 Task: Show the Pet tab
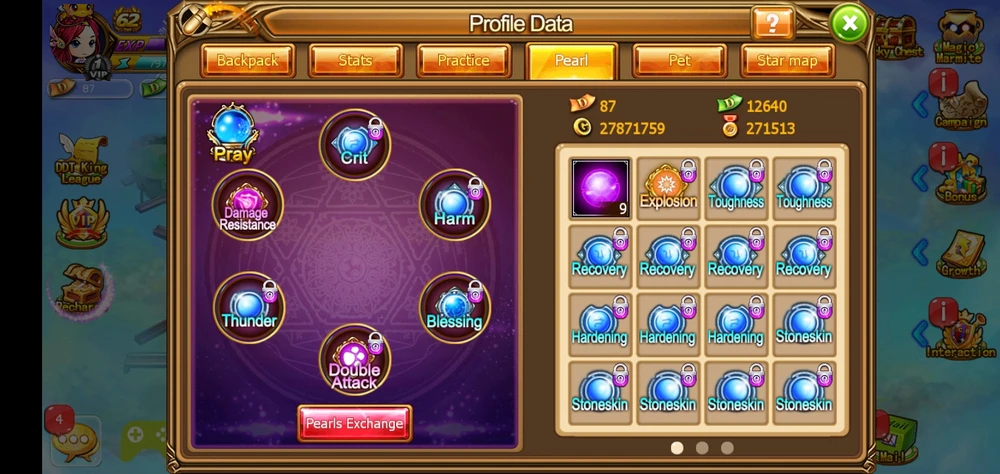click(679, 61)
